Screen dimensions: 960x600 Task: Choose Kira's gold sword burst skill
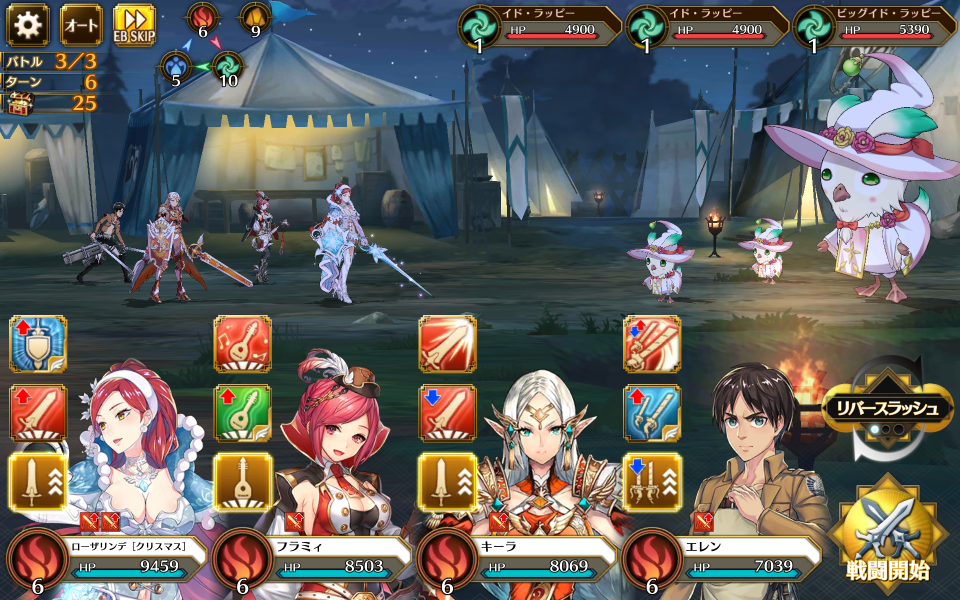(448, 481)
